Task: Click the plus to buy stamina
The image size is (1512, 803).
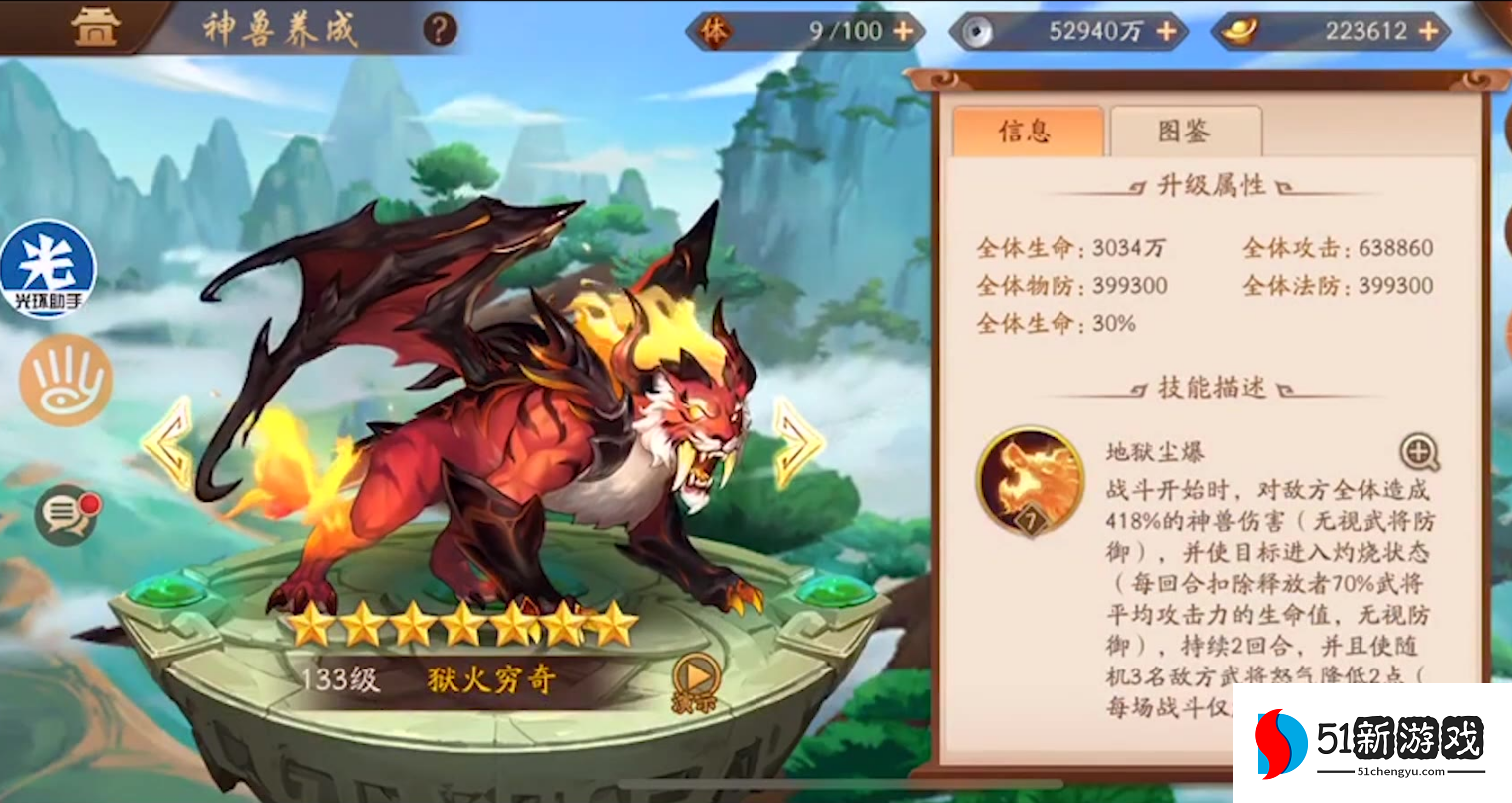Action: (x=902, y=30)
